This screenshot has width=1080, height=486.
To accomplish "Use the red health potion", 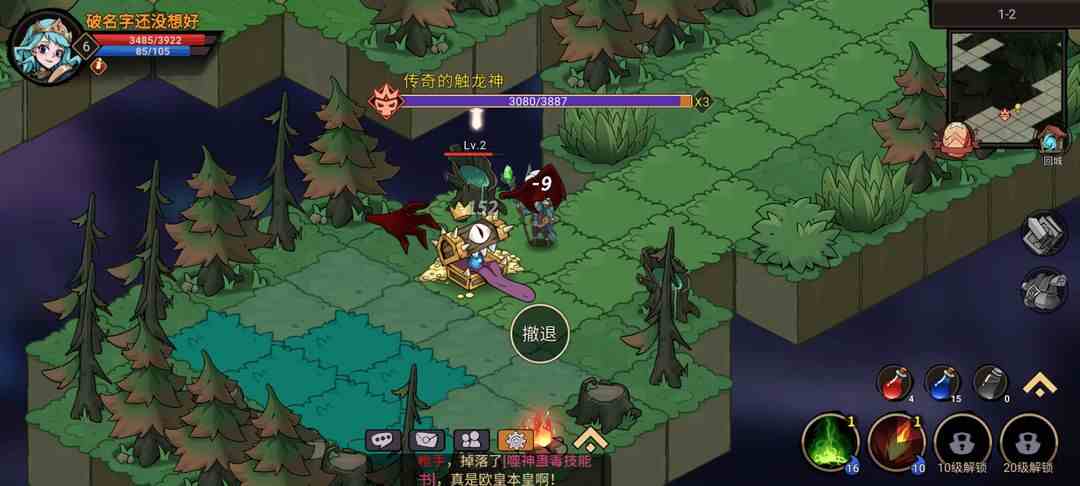I will coord(894,382).
